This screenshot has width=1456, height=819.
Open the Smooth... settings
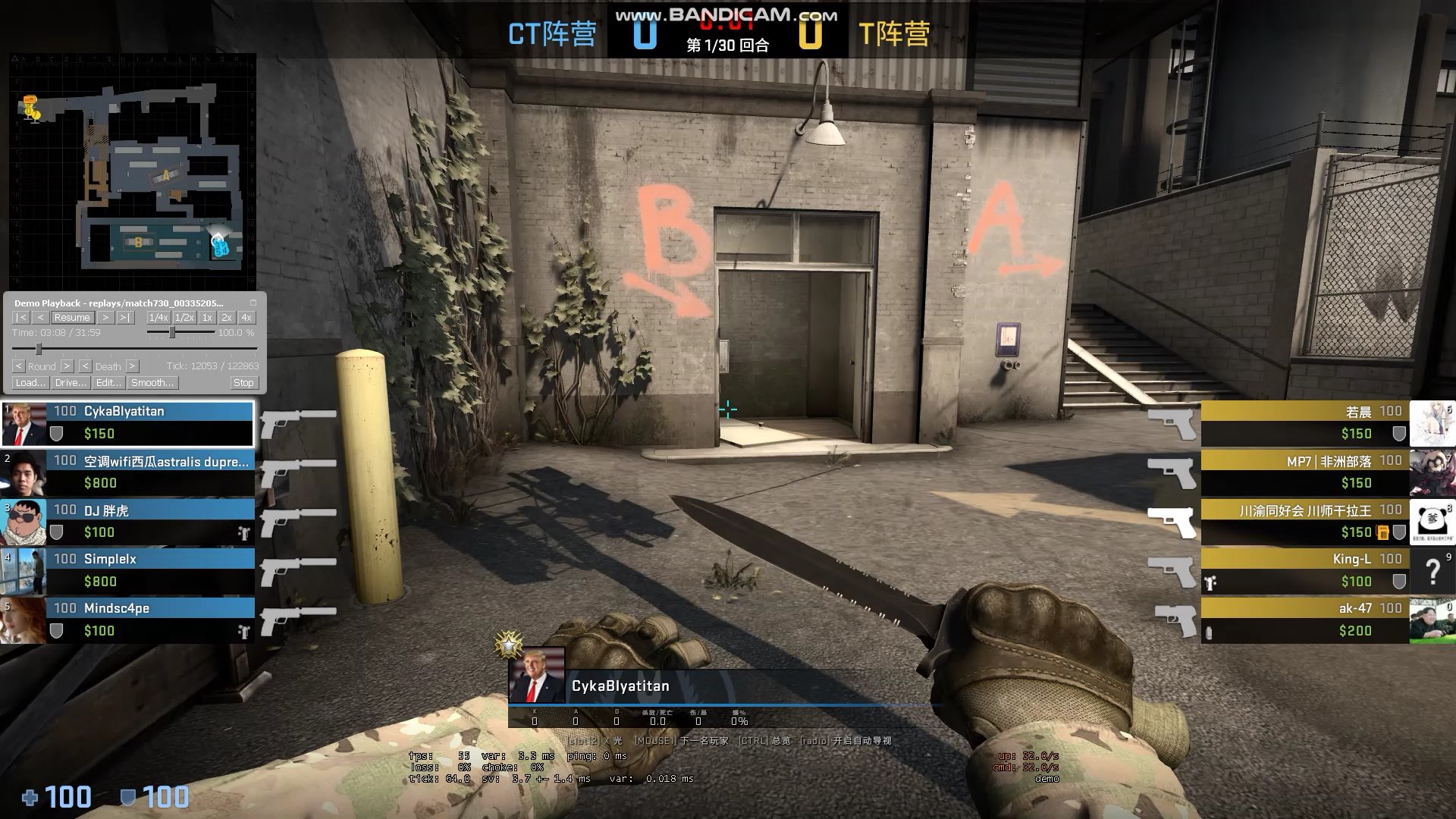point(152,383)
